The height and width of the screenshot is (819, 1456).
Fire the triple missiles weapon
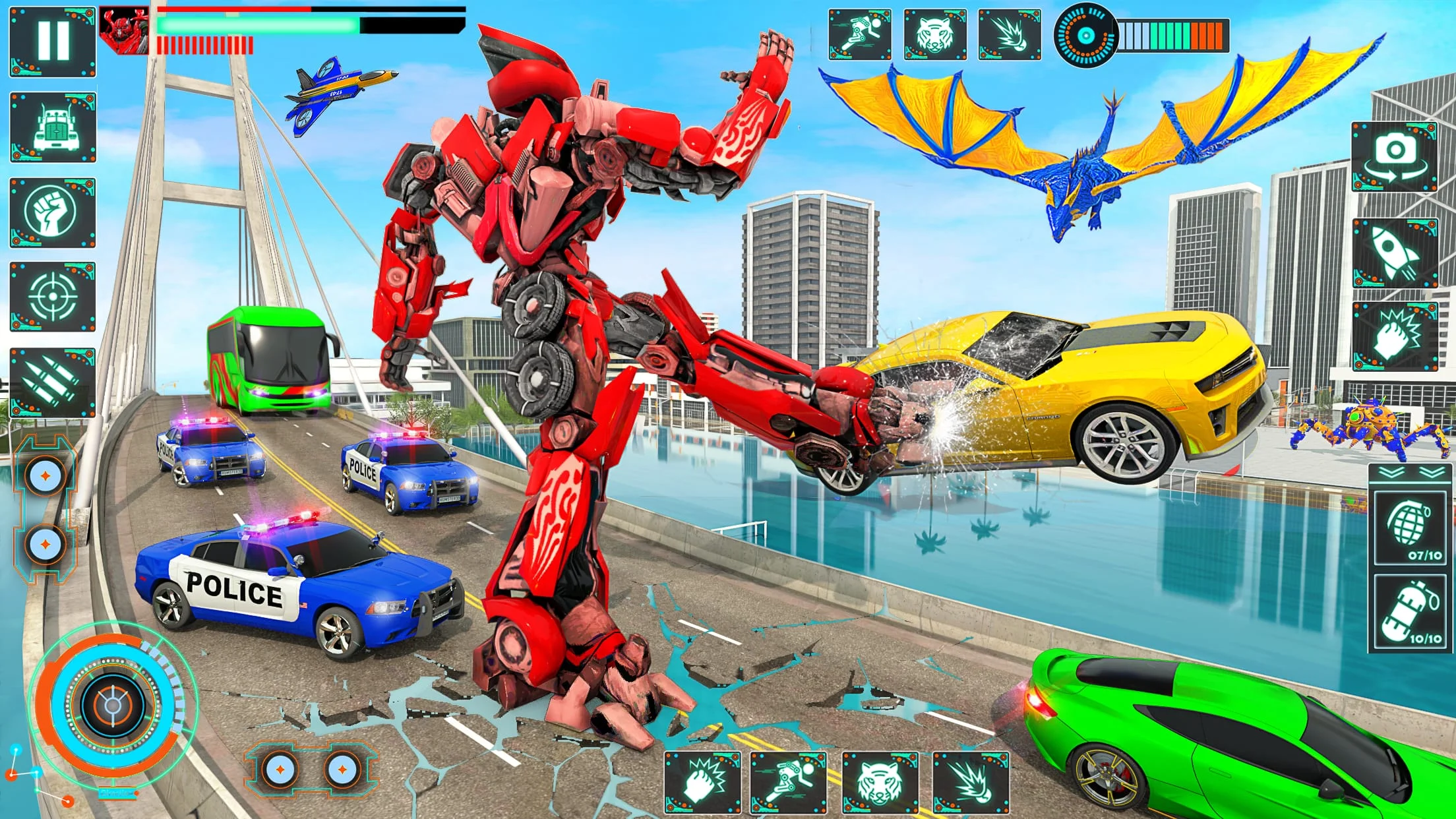53,382
